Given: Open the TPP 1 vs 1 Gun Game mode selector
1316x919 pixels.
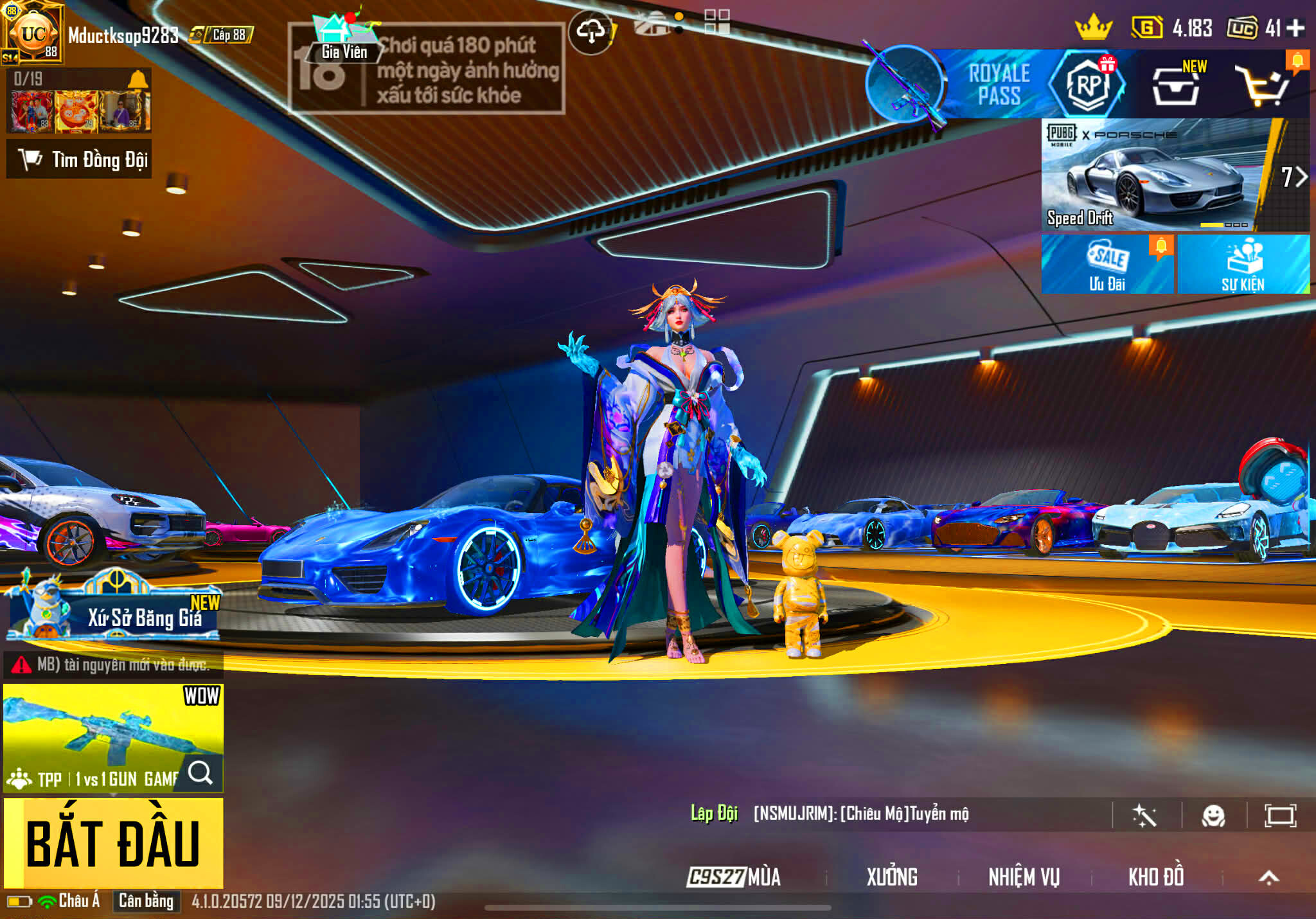Looking at the screenshot, I should (x=113, y=738).
